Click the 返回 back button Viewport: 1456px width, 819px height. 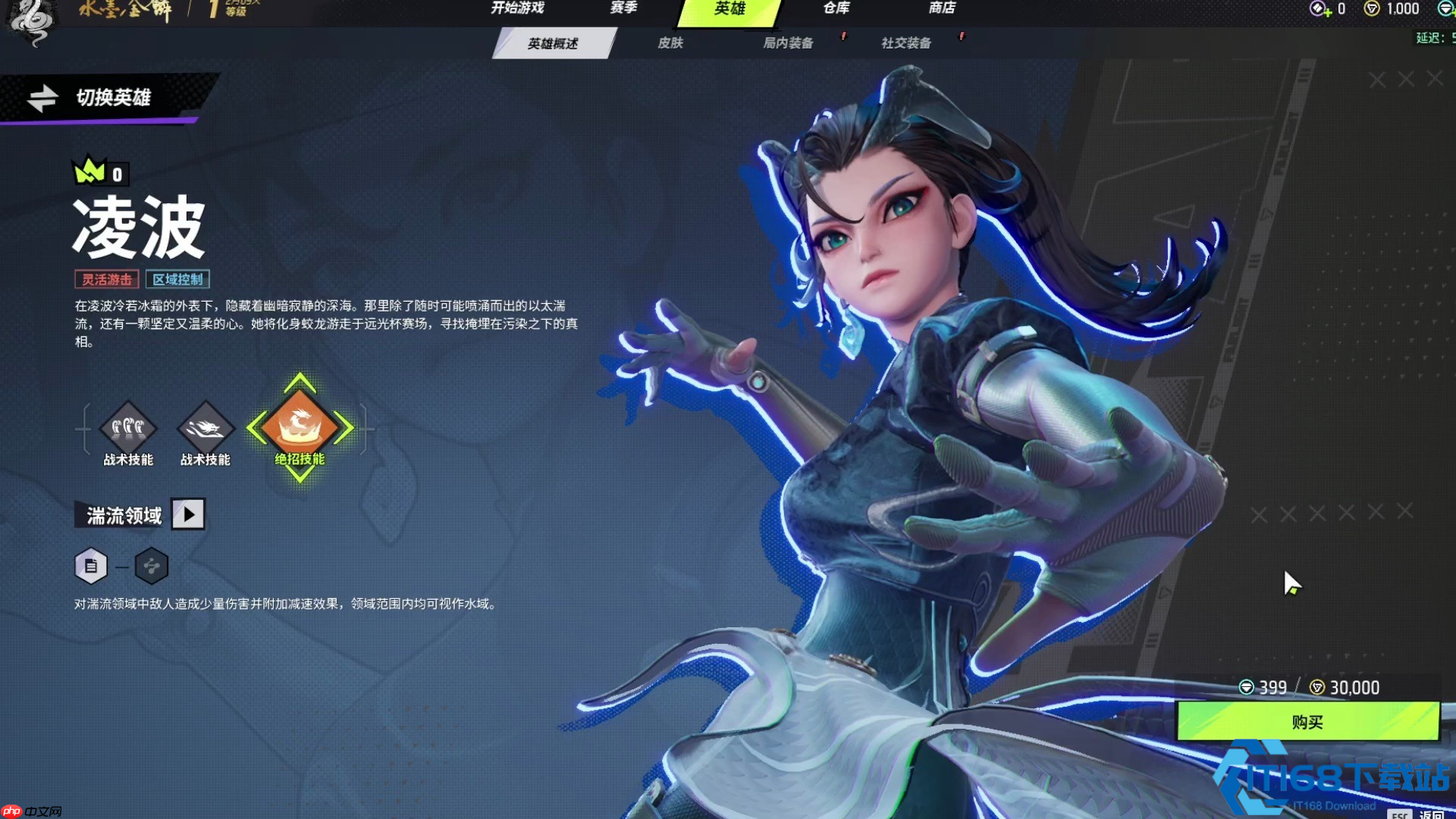[x=1430, y=814]
